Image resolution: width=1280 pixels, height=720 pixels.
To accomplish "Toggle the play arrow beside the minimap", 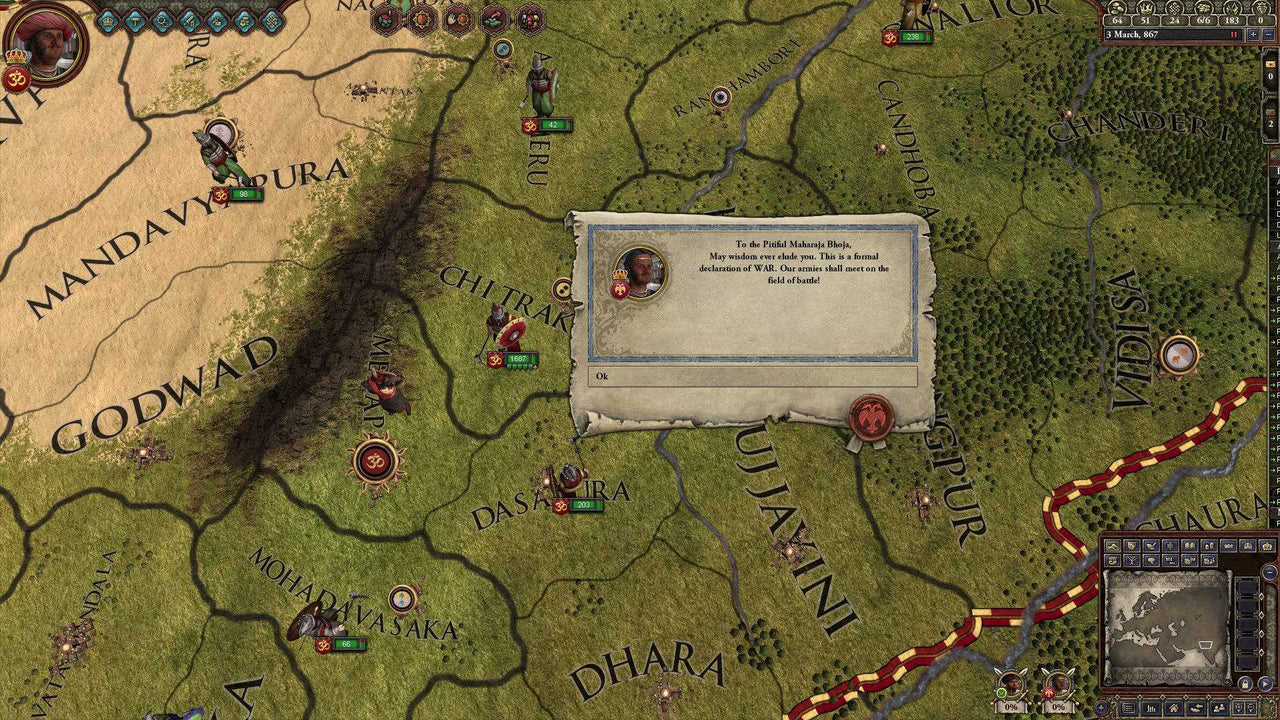I will tap(1264, 684).
